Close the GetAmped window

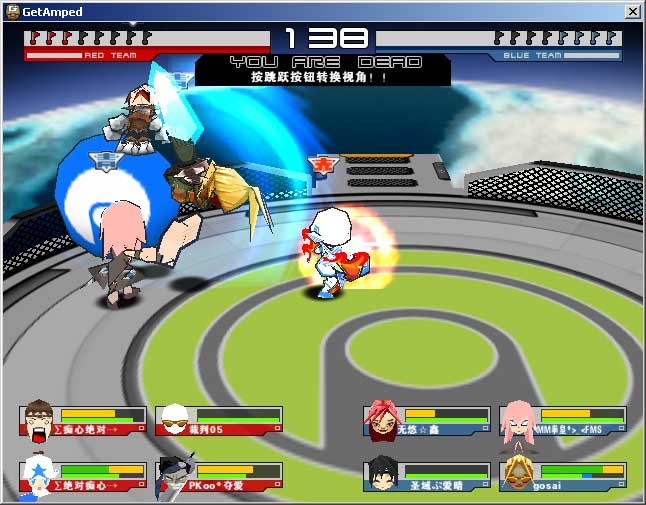coord(632,11)
